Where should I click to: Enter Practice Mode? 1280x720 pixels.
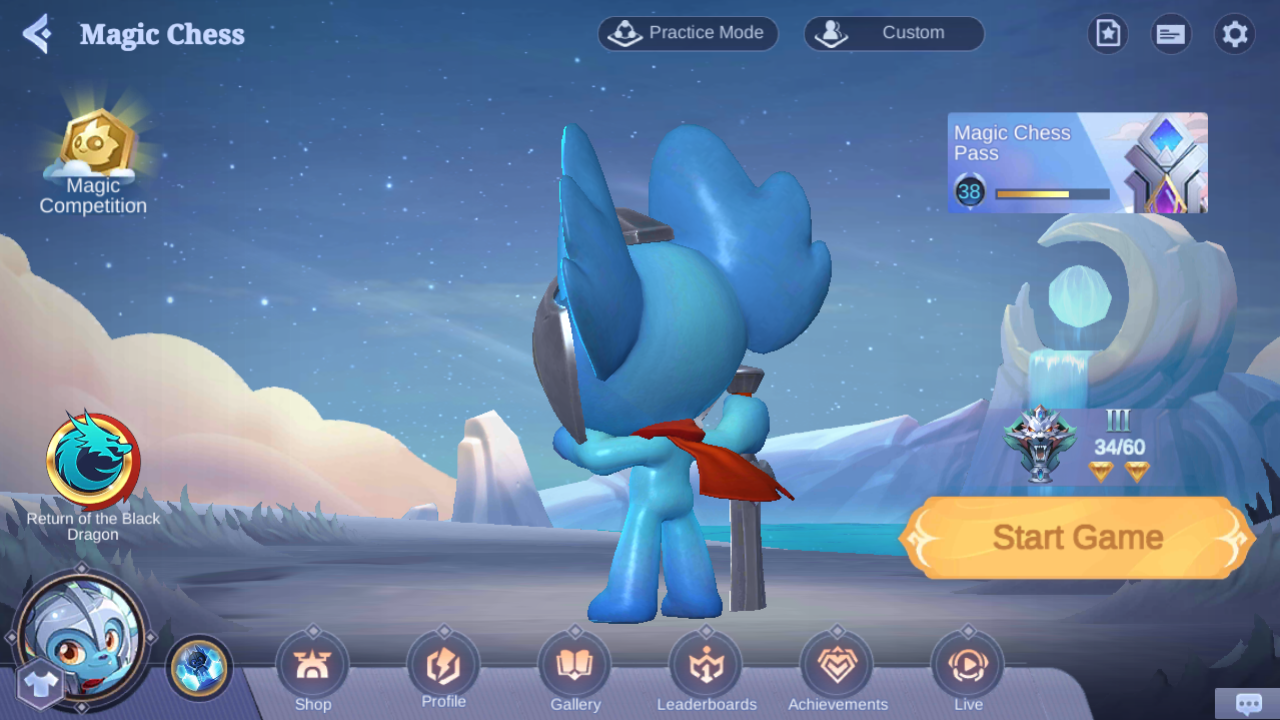pos(688,33)
